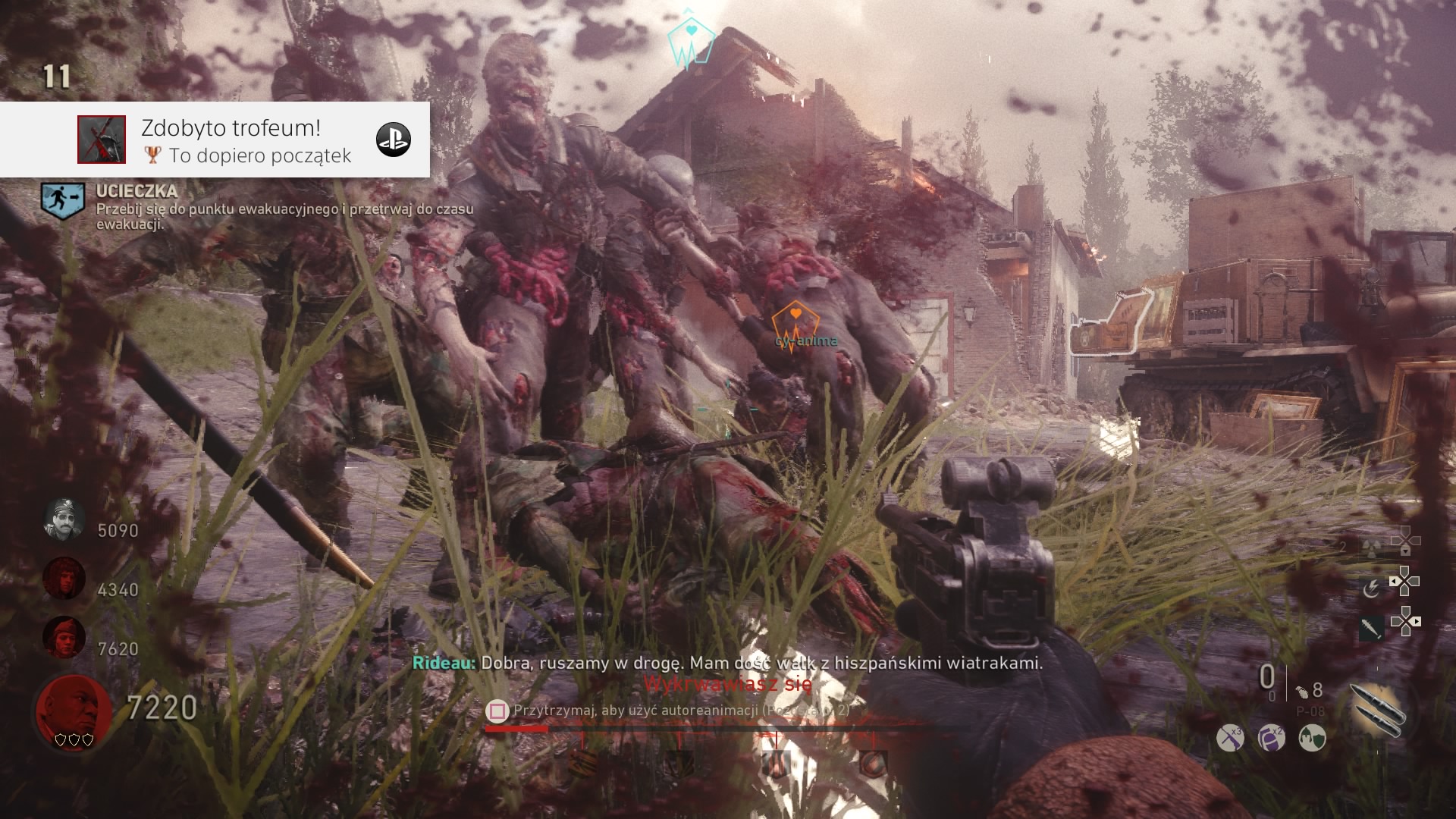Select the Ucieczka objective tracker icon
This screenshot has width=1456, height=819.
tap(62, 200)
